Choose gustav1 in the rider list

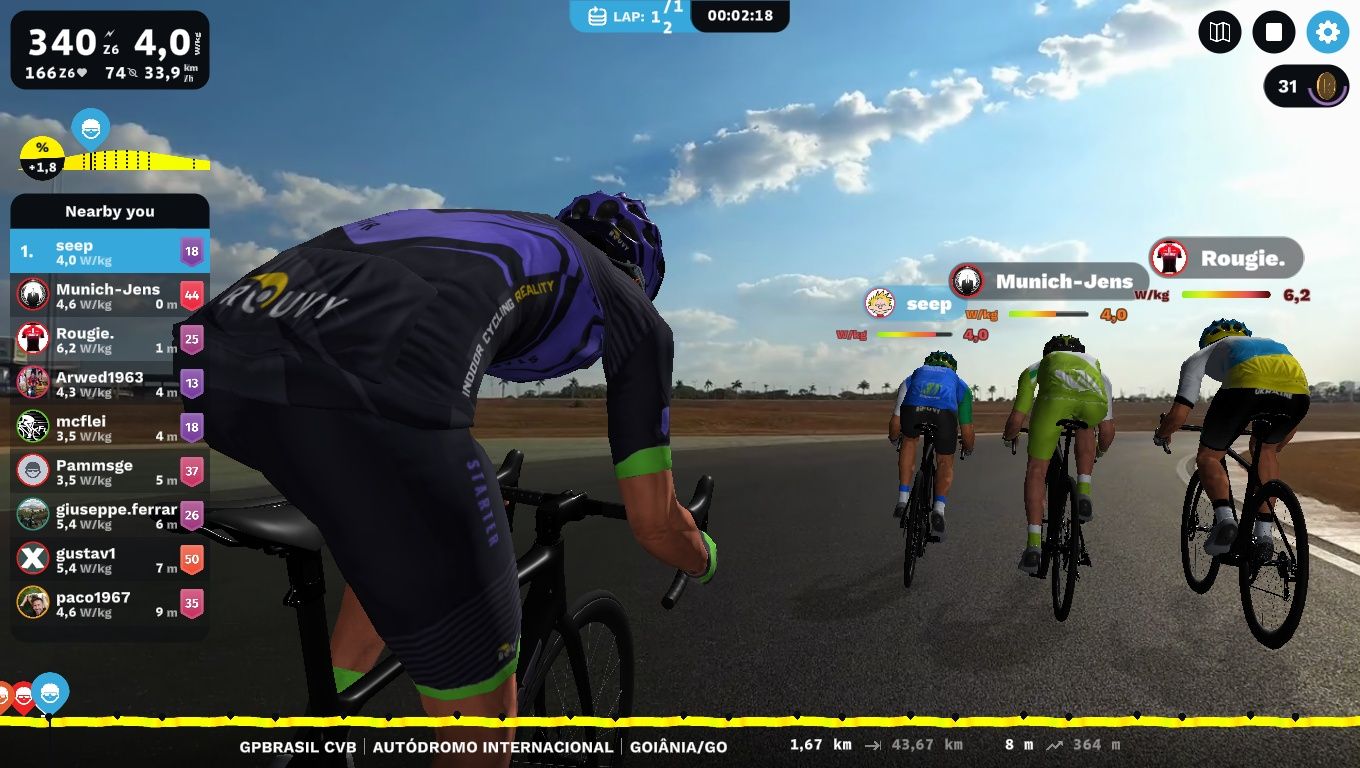(110, 559)
